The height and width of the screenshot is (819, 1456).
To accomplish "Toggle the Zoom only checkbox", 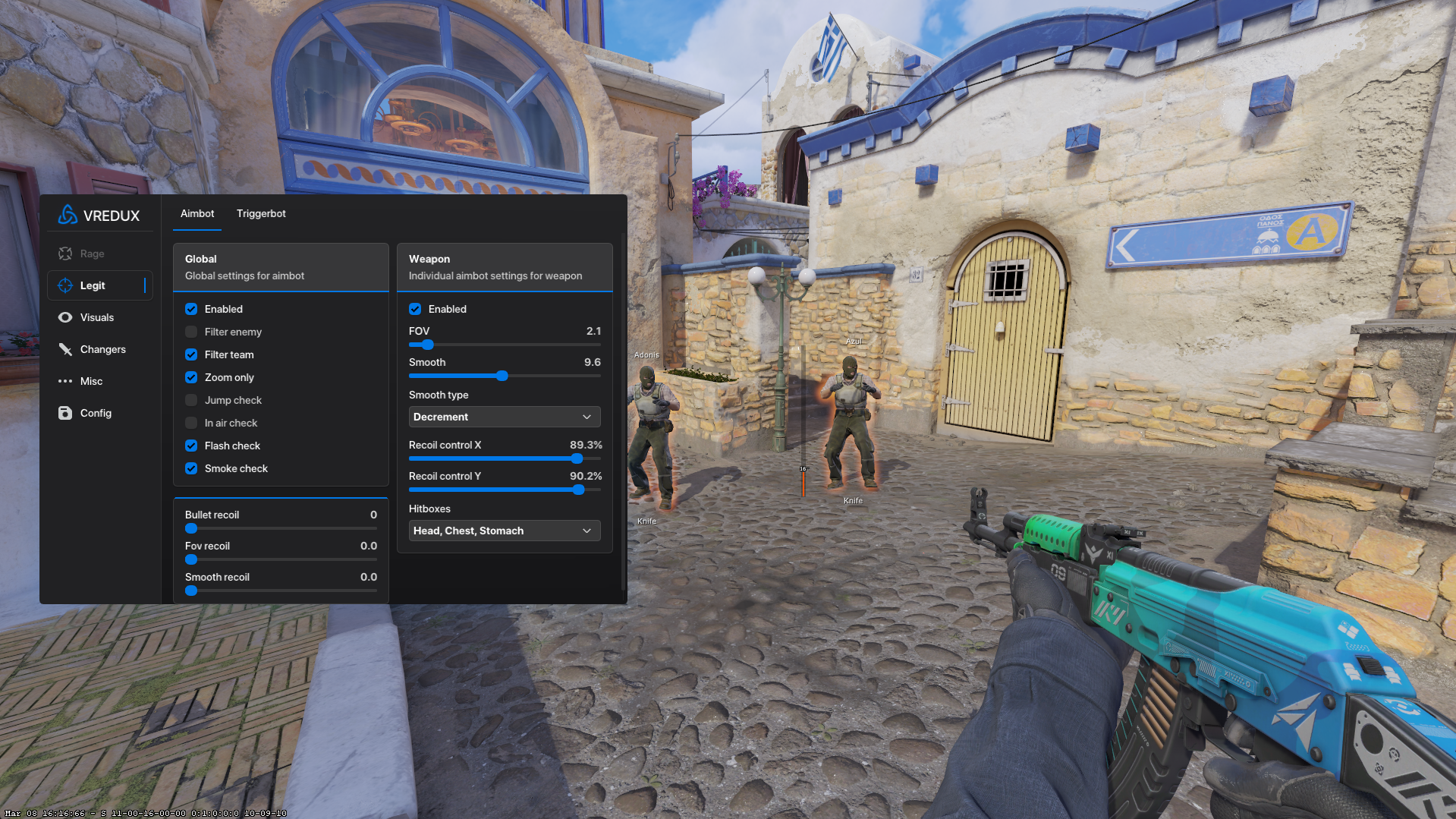I will point(191,377).
